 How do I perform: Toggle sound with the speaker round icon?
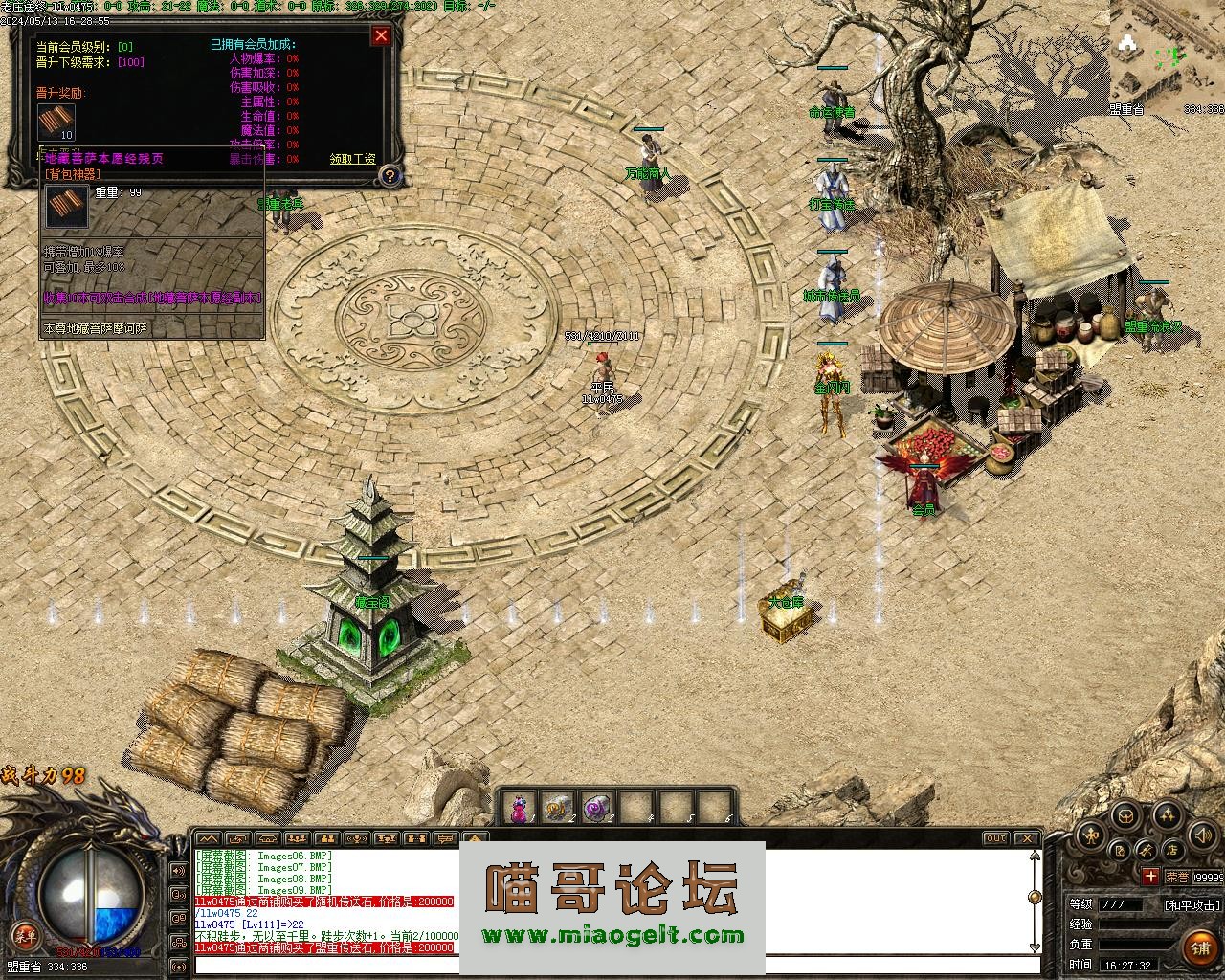pyautogui.click(x=1202, y=836)
